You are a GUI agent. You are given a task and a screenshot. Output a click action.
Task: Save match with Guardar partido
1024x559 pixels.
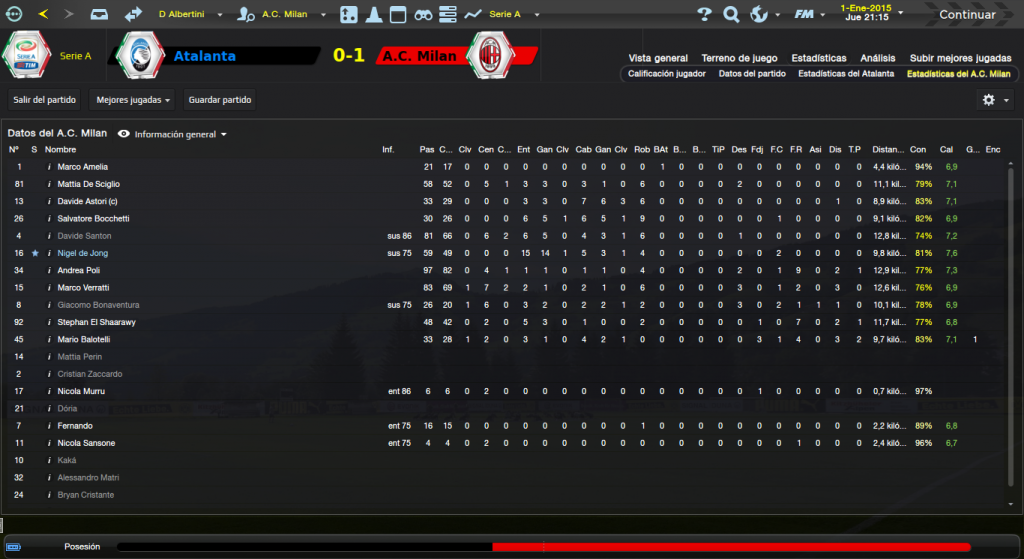coord(219,100)
